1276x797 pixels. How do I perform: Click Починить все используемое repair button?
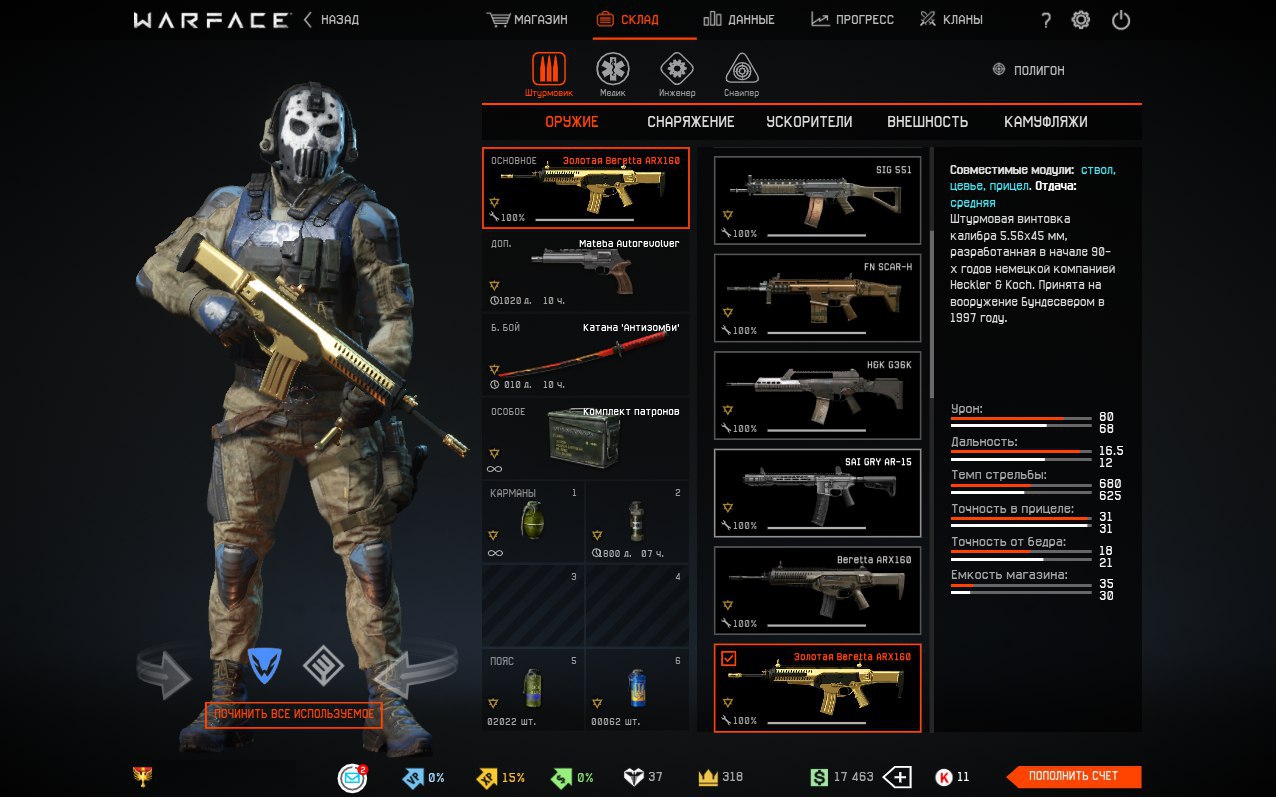[x=294, y=714]
